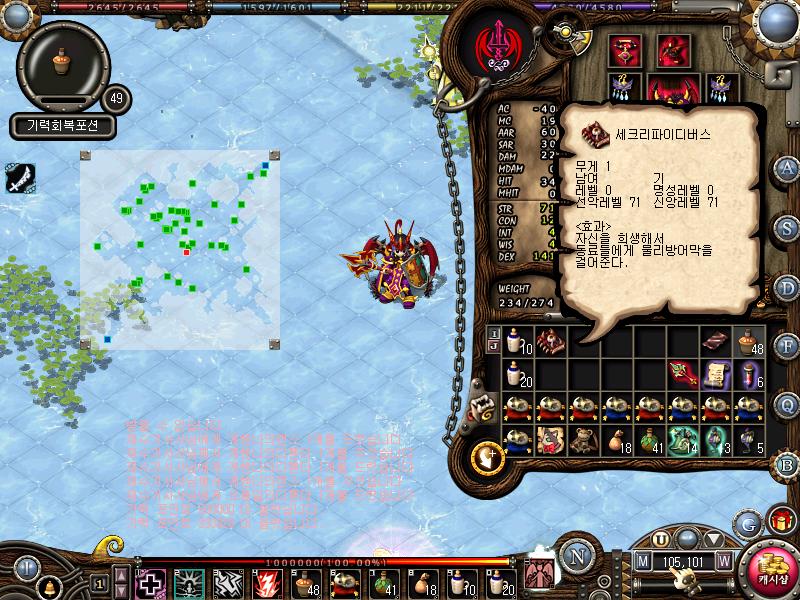This screenshot has height=600, width=800.
Task: Activate the white cross skill on hotbar
Action: click(150, 582)
